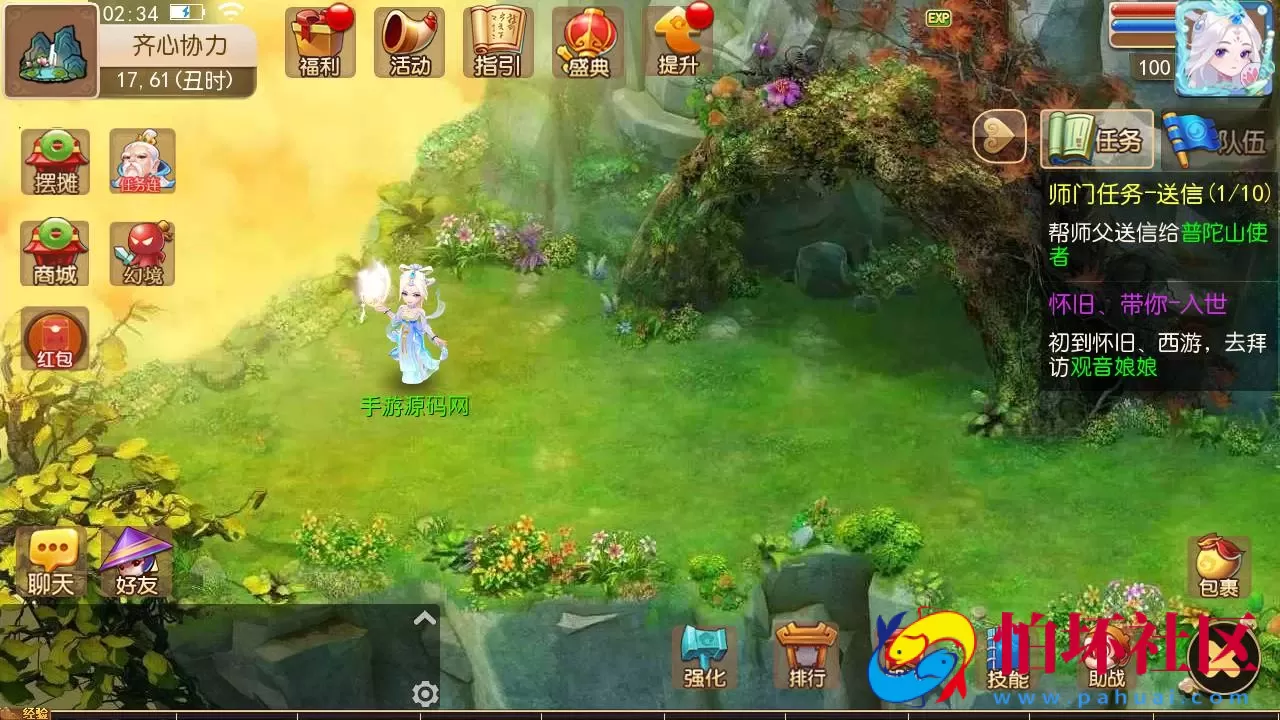1280x720 pixels.
Task: Open the 排行 (Rankings) leaderboard
Action: tap(806, 655)
